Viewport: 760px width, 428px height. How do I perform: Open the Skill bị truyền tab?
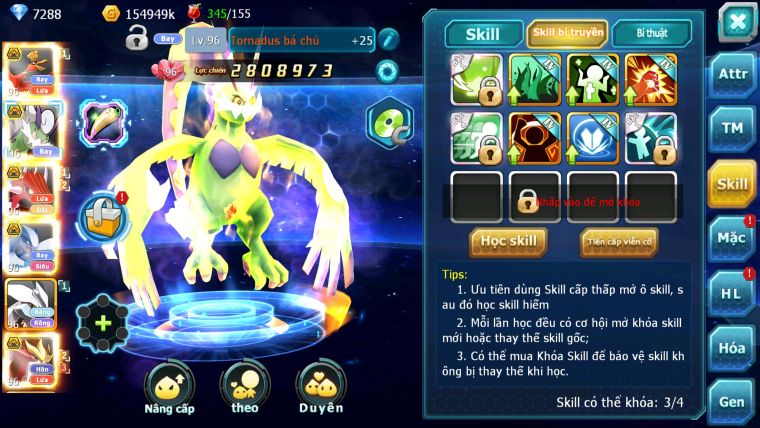point(567,34)
